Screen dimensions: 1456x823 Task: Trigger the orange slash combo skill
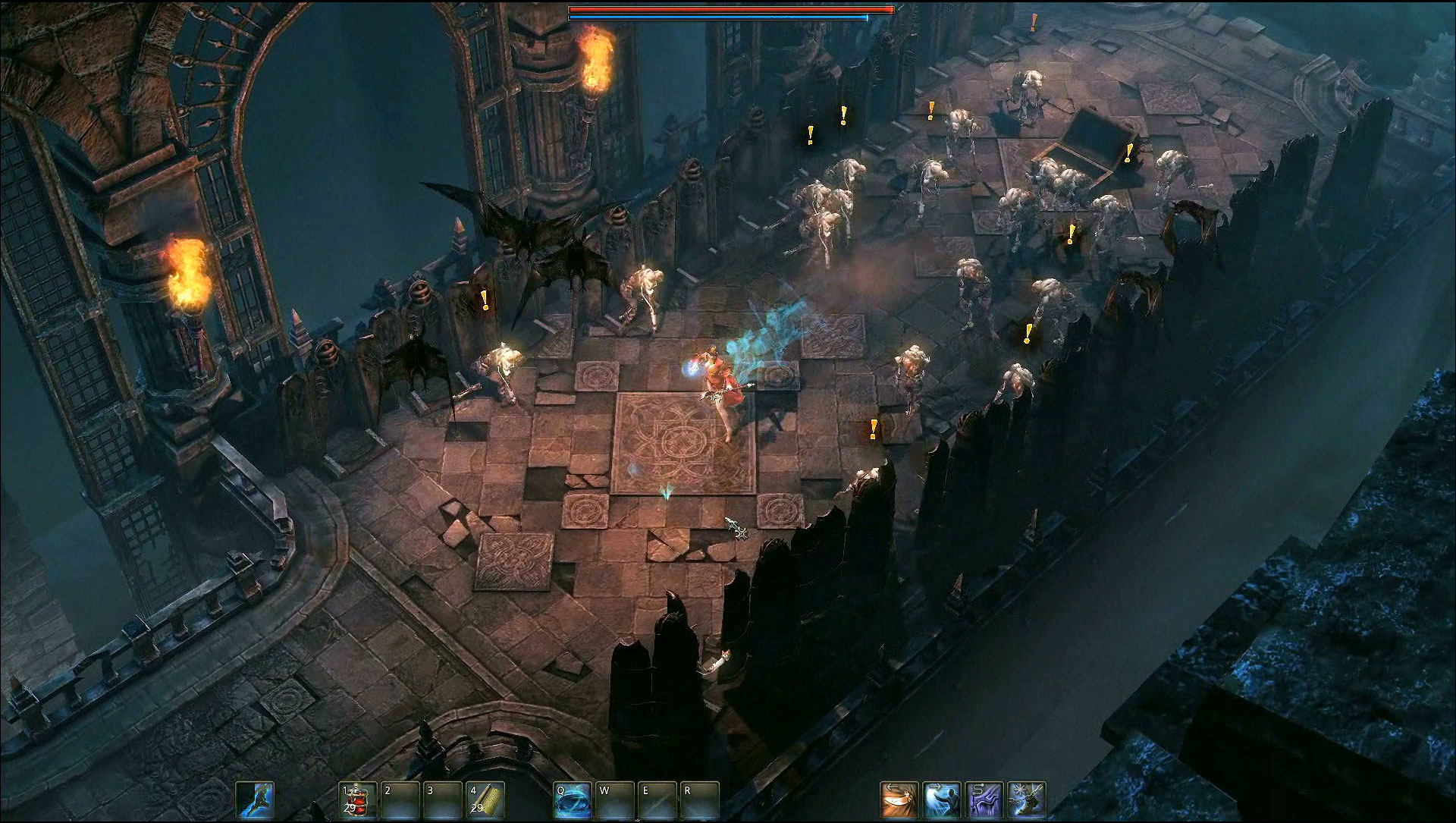(899, 800)
